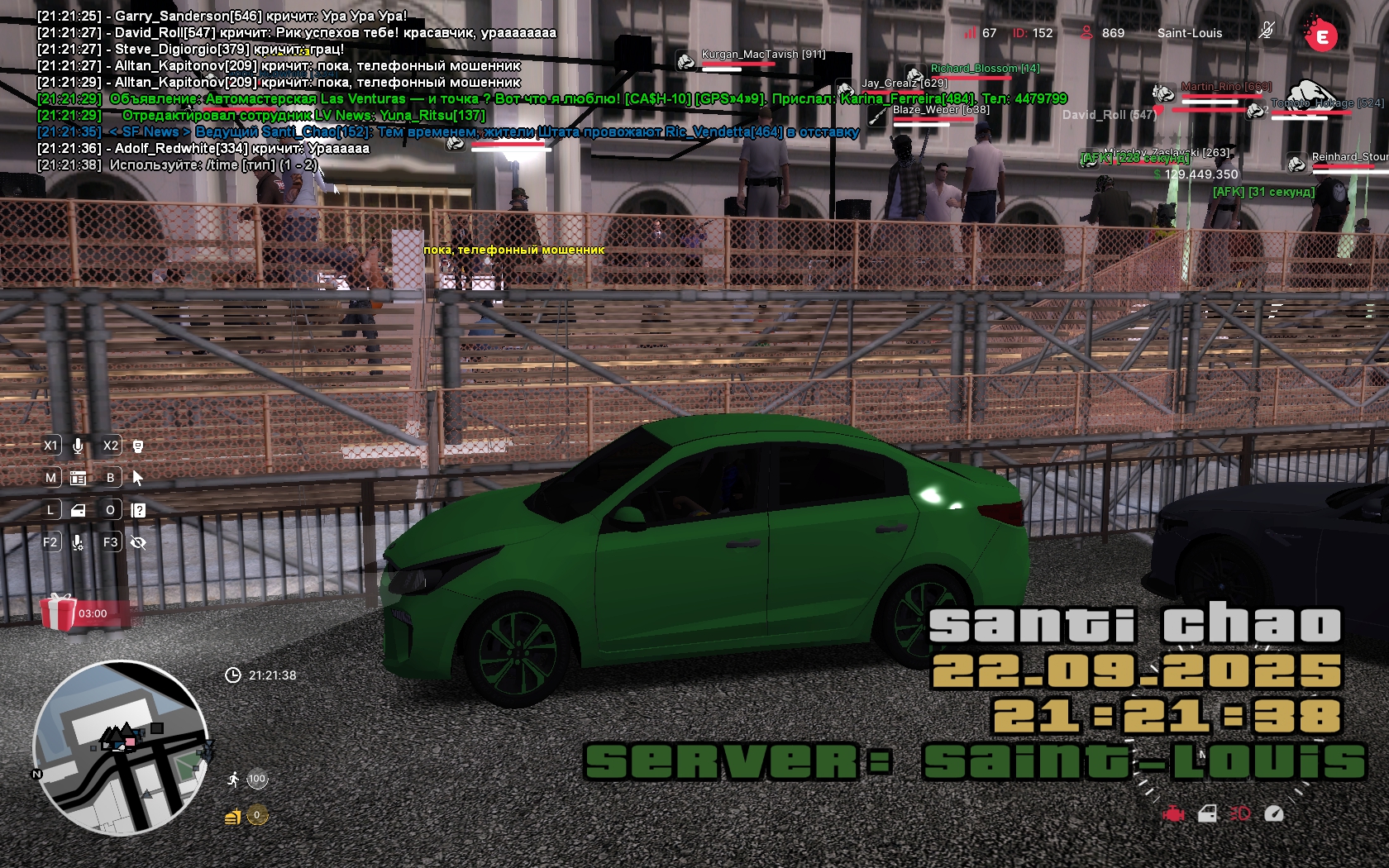Click the red E server logo

[x=1321, y=36]
